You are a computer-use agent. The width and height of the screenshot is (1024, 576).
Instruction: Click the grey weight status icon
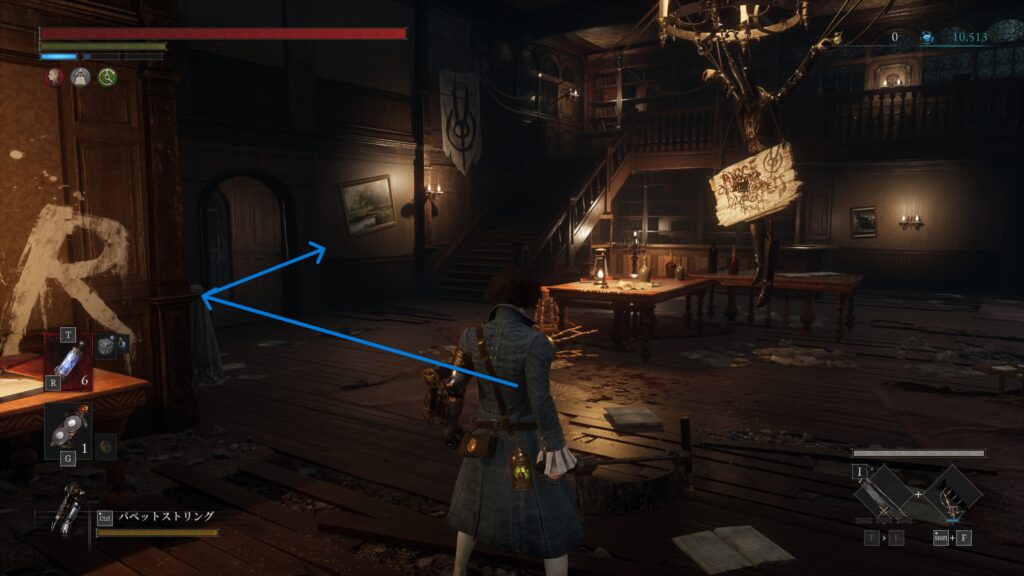[x=81, y=76]
